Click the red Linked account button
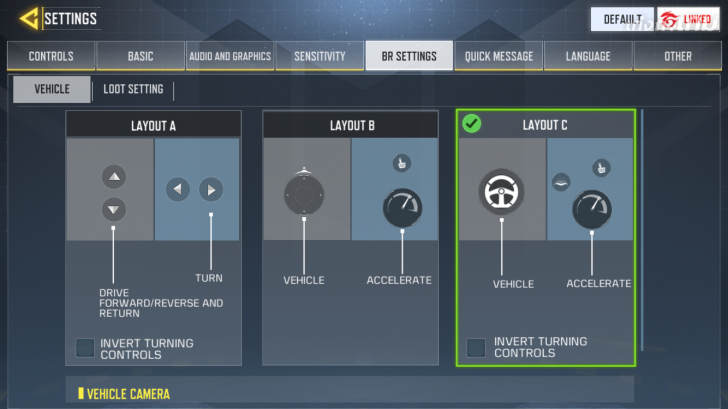Screen dimensions: 728x409 [x=689, y=19]
